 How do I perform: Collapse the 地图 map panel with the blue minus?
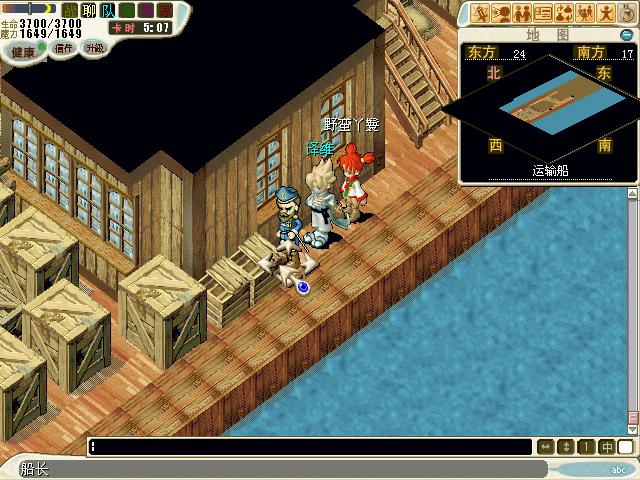pos(627,34)
